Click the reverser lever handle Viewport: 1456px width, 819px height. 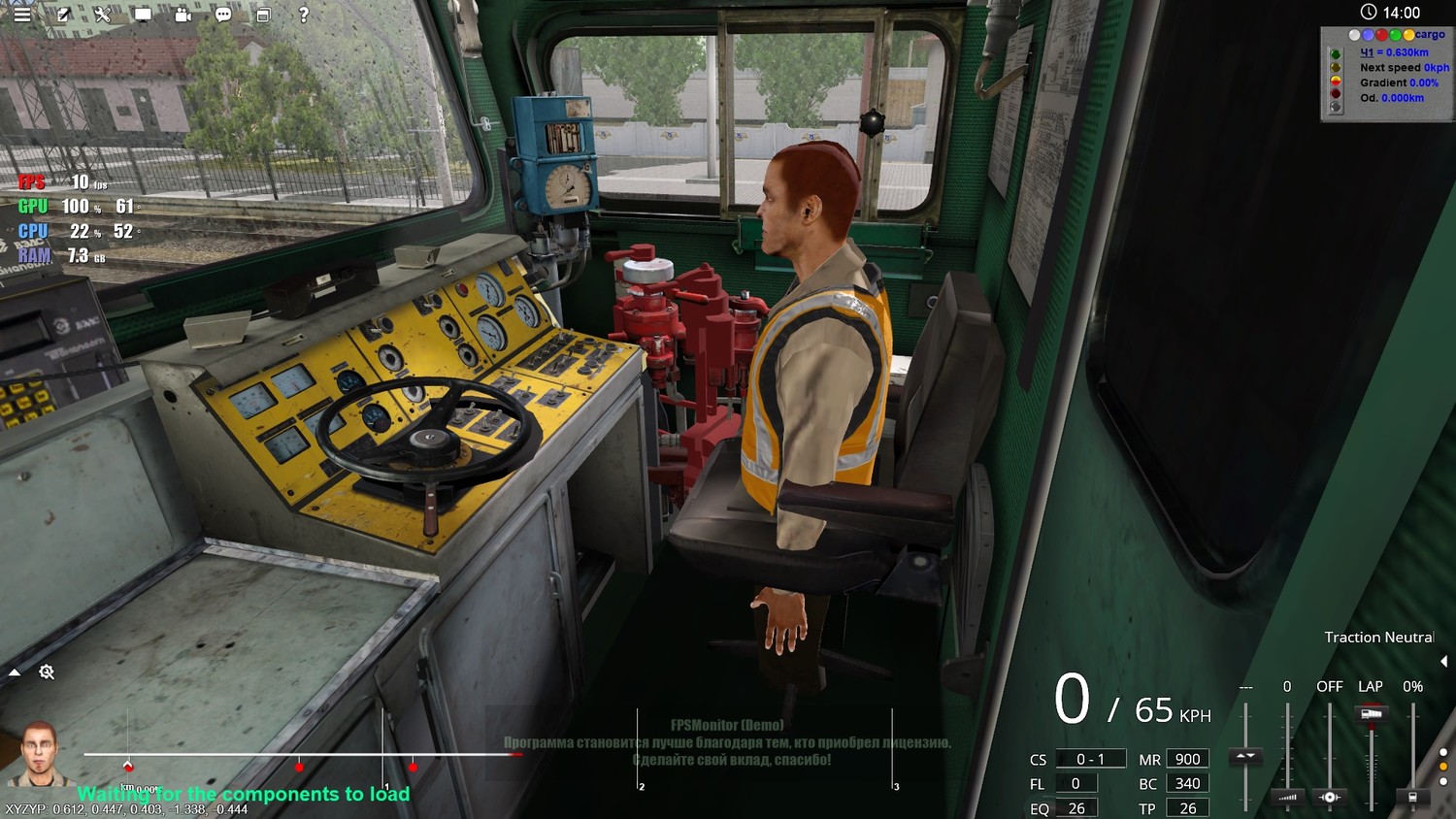coord(1245,755)
